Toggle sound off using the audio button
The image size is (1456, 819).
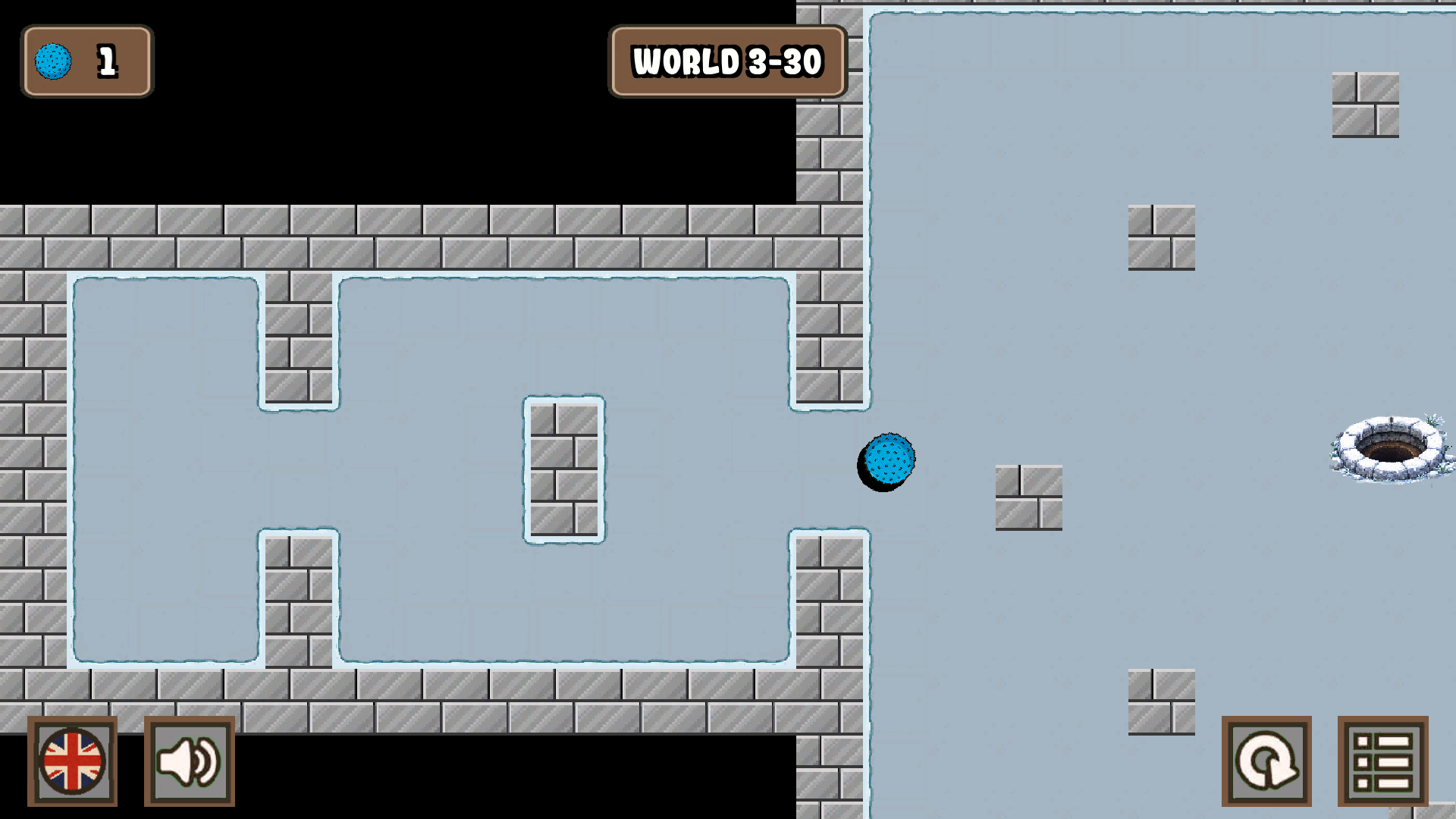(x=190, y=761)
